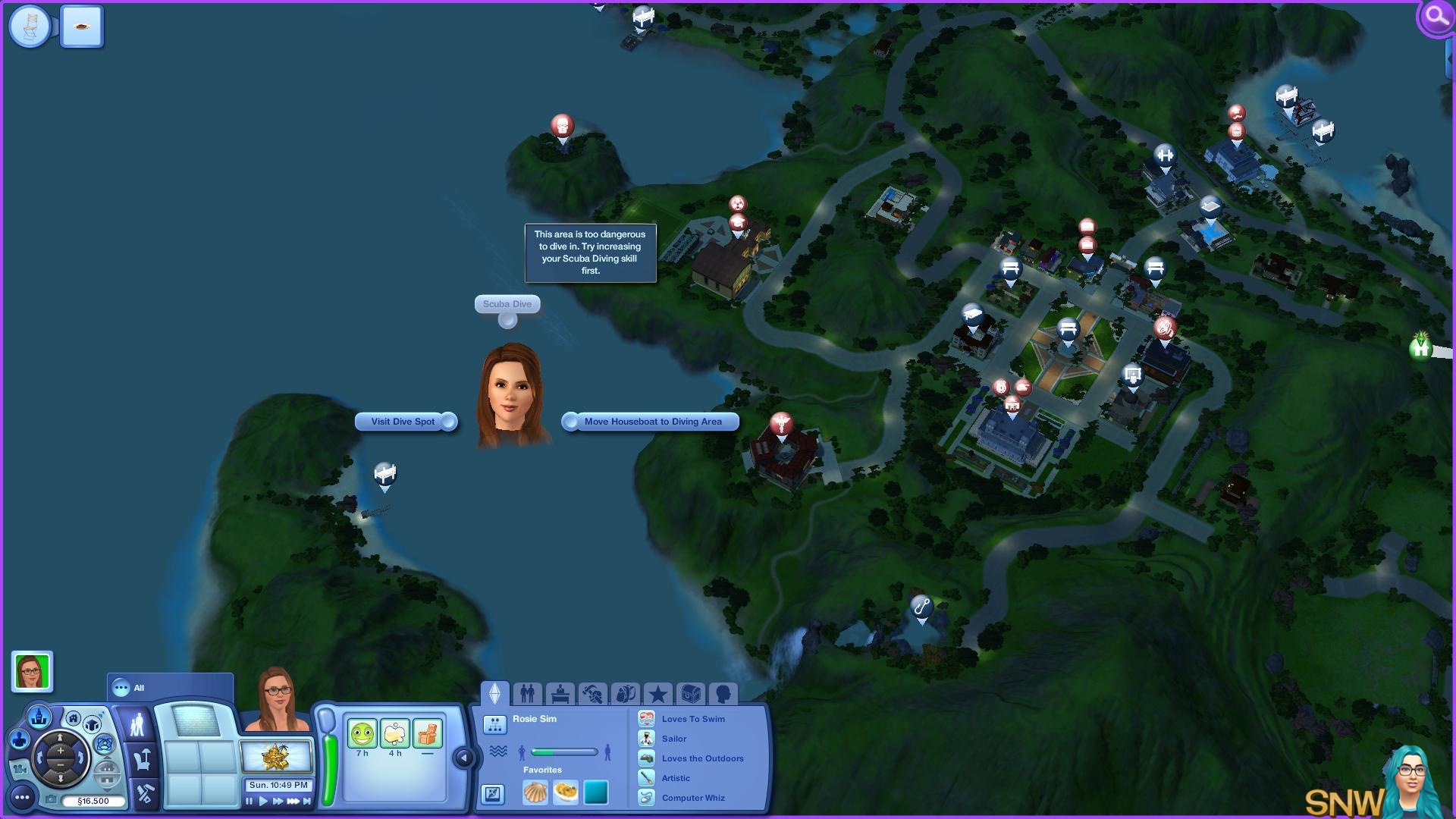
Task: Open the lifetime wish sandcastle panel
Action: [x=276, y=757]
